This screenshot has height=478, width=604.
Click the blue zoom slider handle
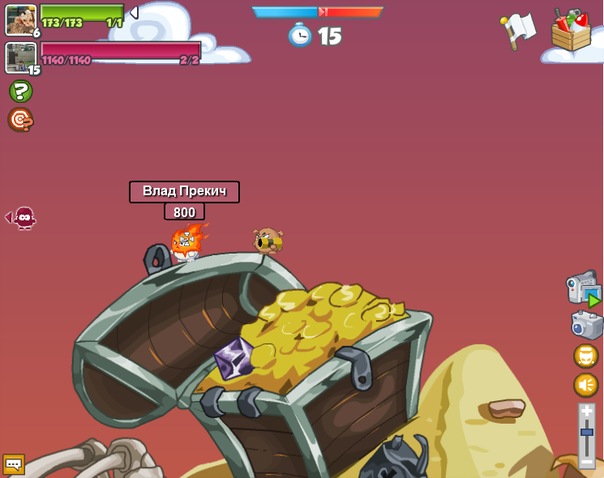point(587,432)
